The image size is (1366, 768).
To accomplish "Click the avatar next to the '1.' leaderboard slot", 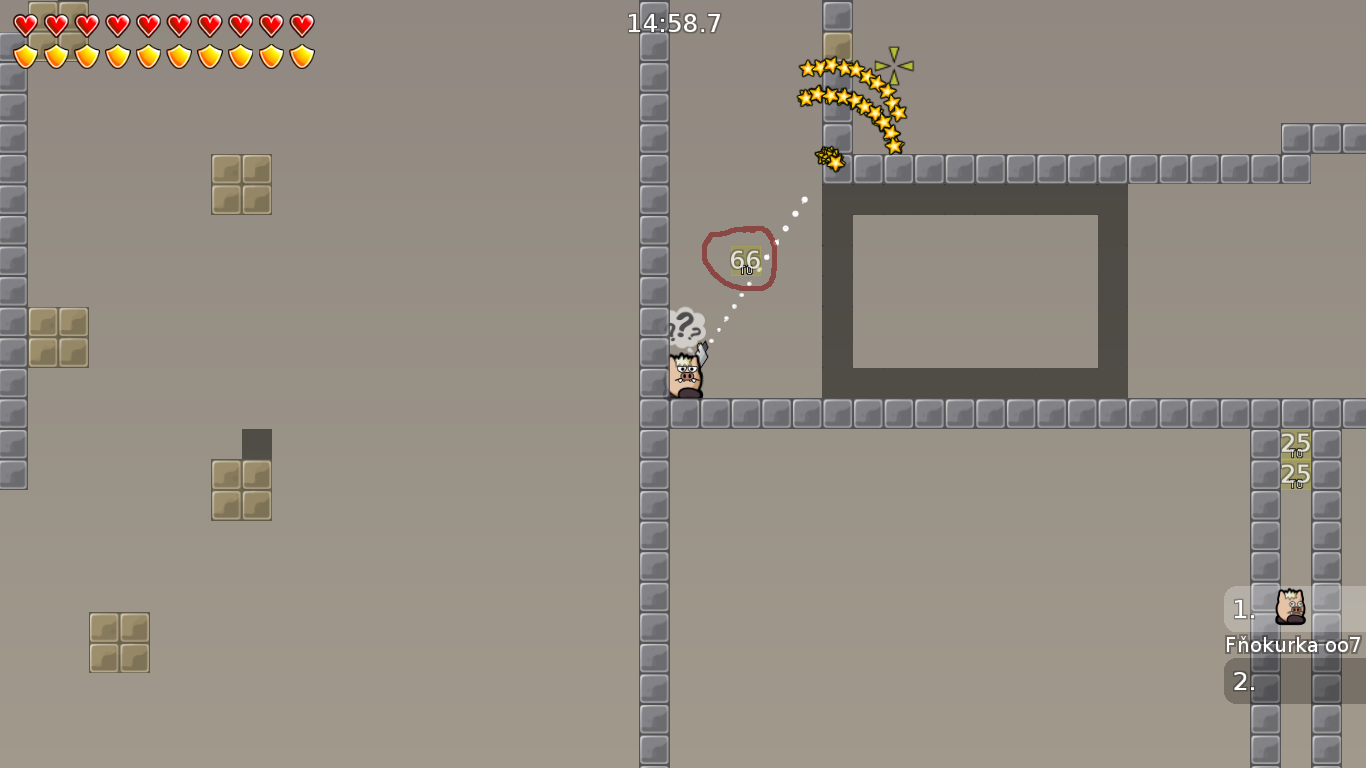I will (1291, 608).
